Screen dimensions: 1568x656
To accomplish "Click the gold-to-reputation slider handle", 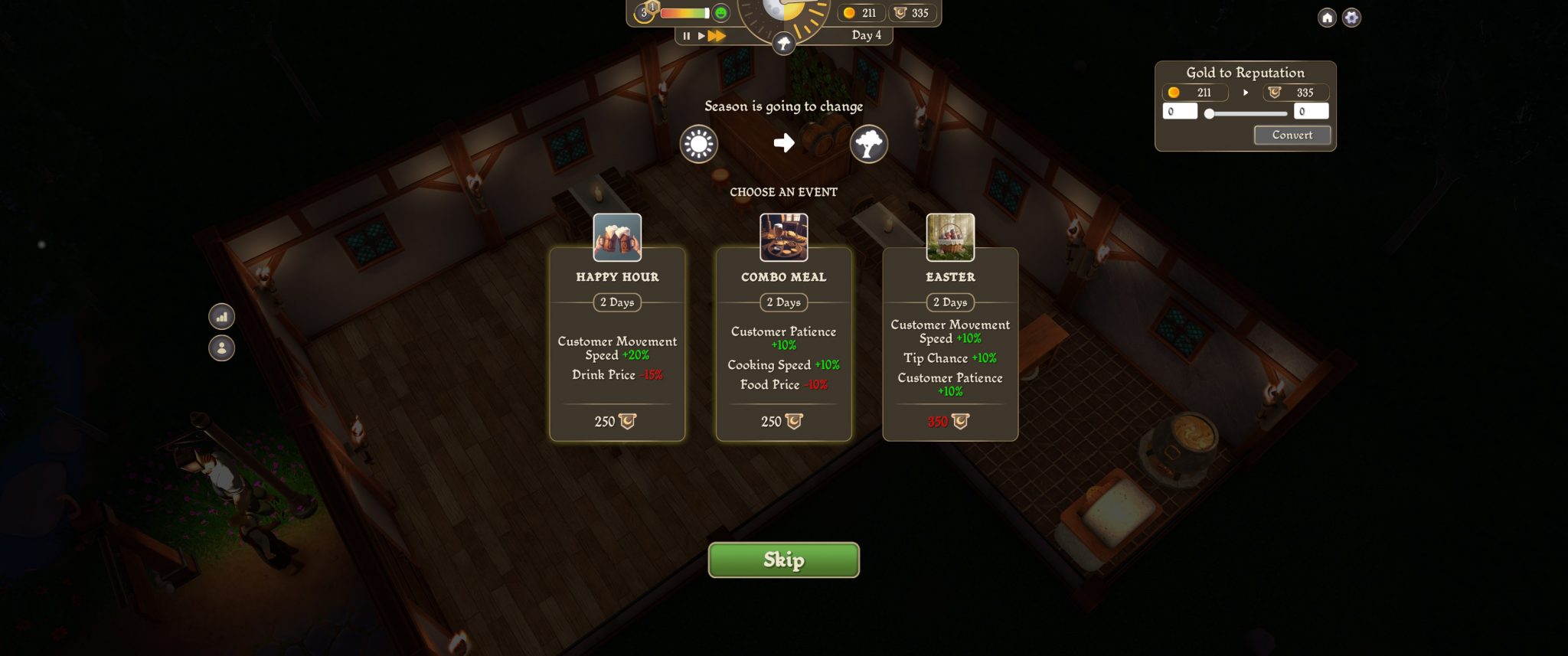I will click(1210, 113).
